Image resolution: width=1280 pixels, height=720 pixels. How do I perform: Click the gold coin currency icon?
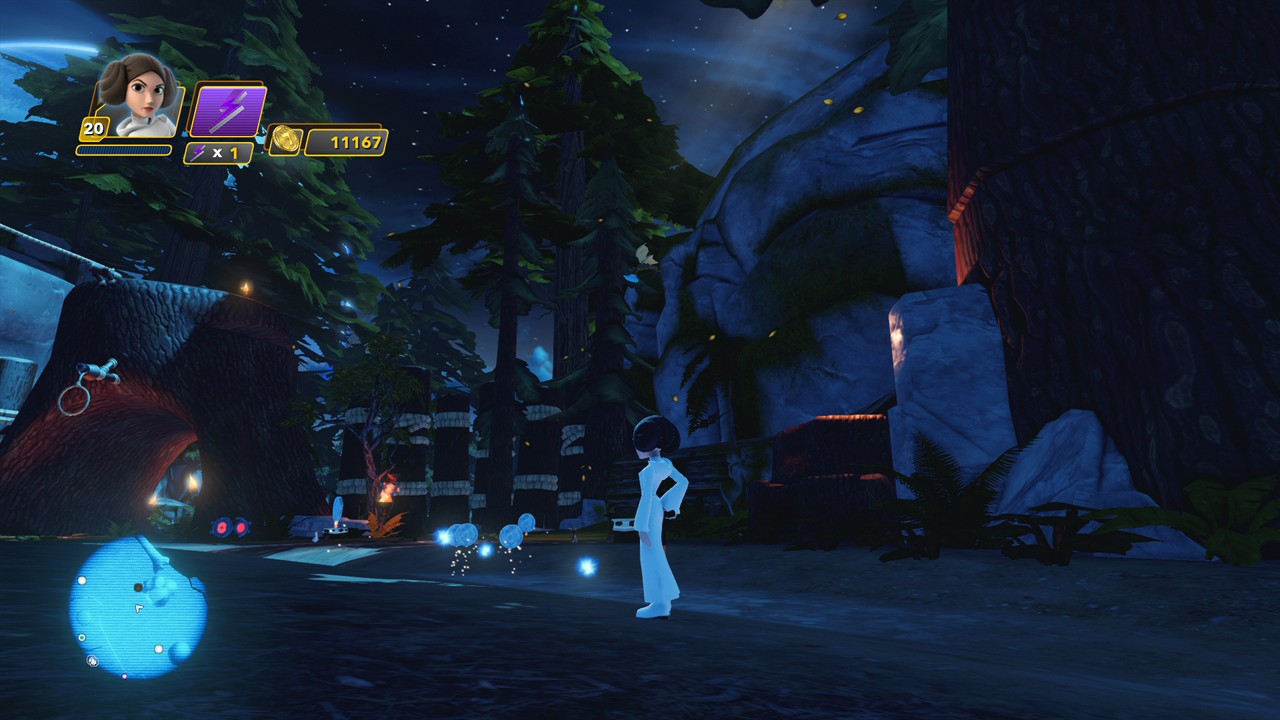point(285,141)
